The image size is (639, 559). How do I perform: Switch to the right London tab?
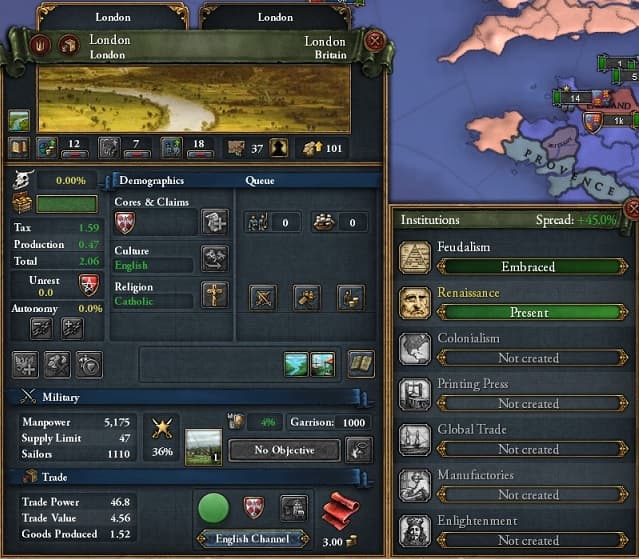pos(275,17)
